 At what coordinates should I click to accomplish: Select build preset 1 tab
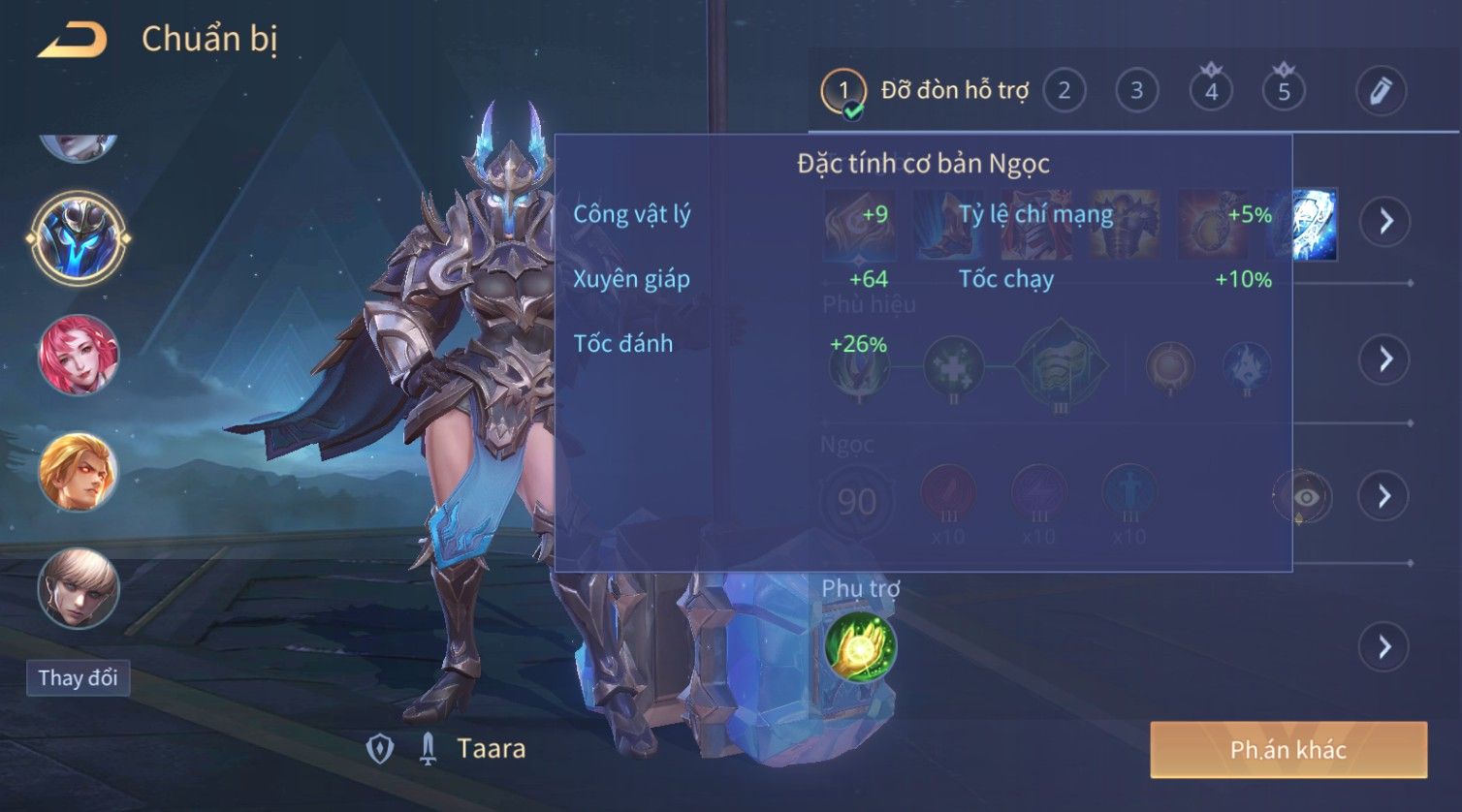pyautogui.click(x=842, y=92)
